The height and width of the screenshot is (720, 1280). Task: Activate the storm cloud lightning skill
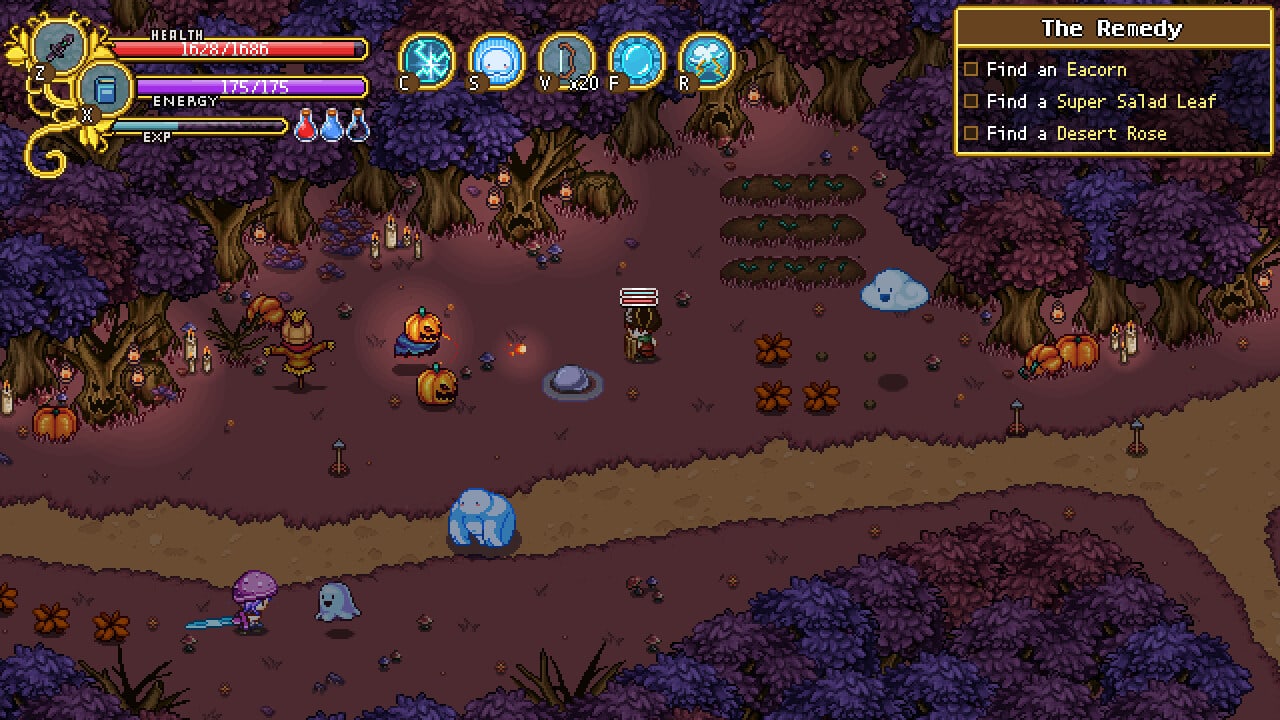pyautogui.click(x=706, y=60)
